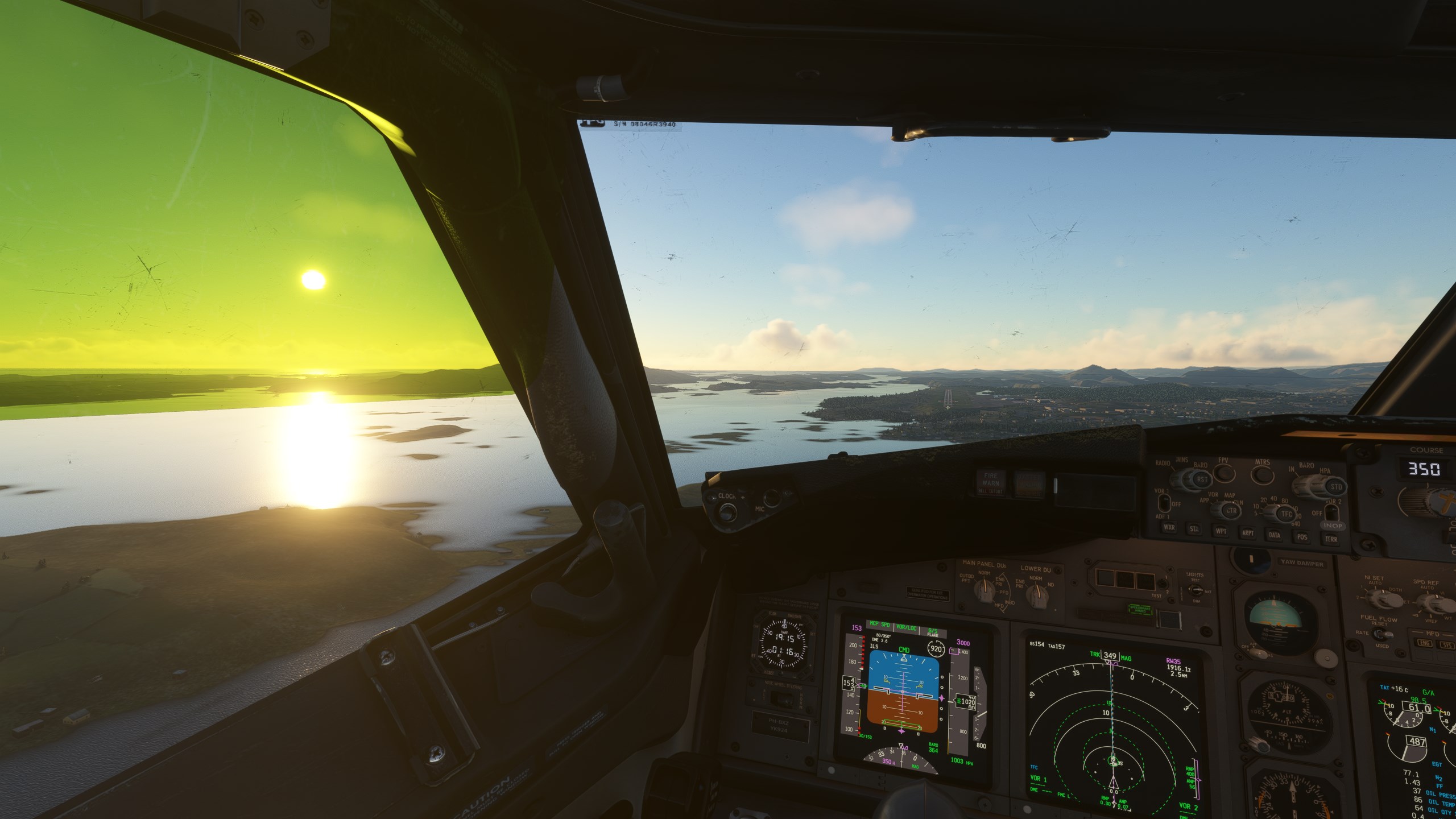Enable the WPT waypoints map button
The height and width of the screenshot is (819, 1456).
1221,532
